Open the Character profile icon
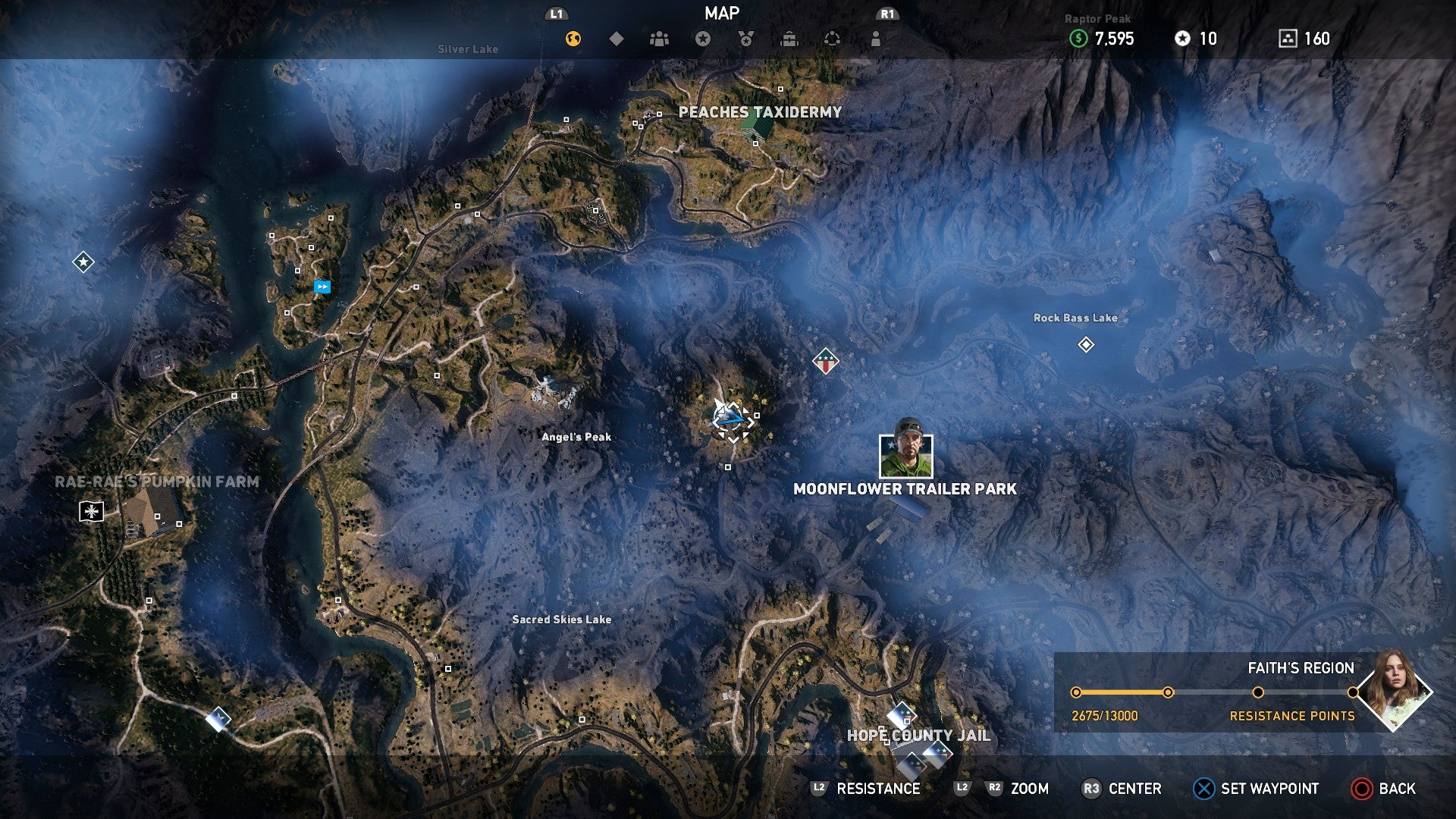The width and height of the screenshot is (1456, 819). [x=875, y=36]
